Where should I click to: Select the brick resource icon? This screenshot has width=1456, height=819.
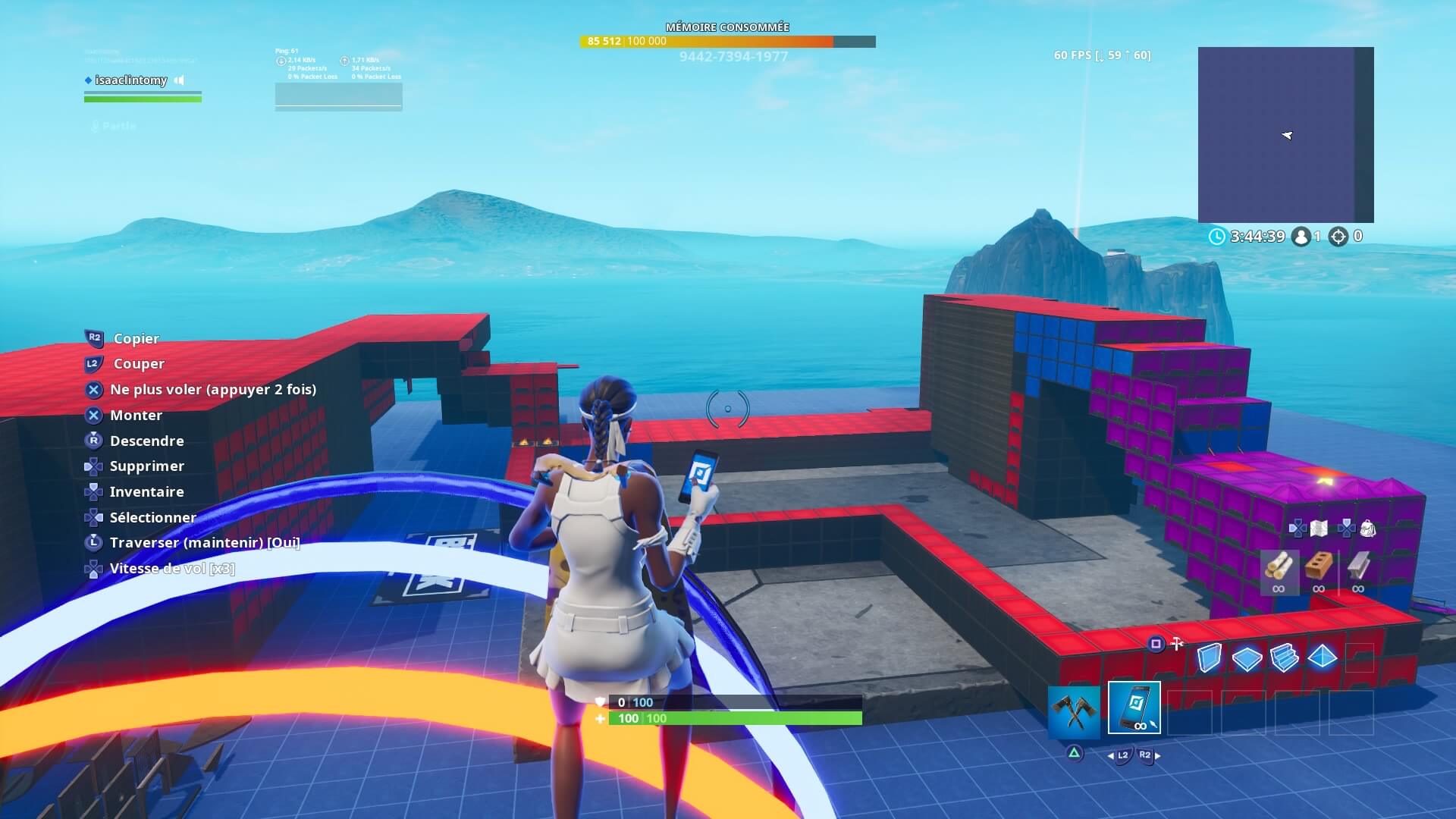coord(1319,566)
